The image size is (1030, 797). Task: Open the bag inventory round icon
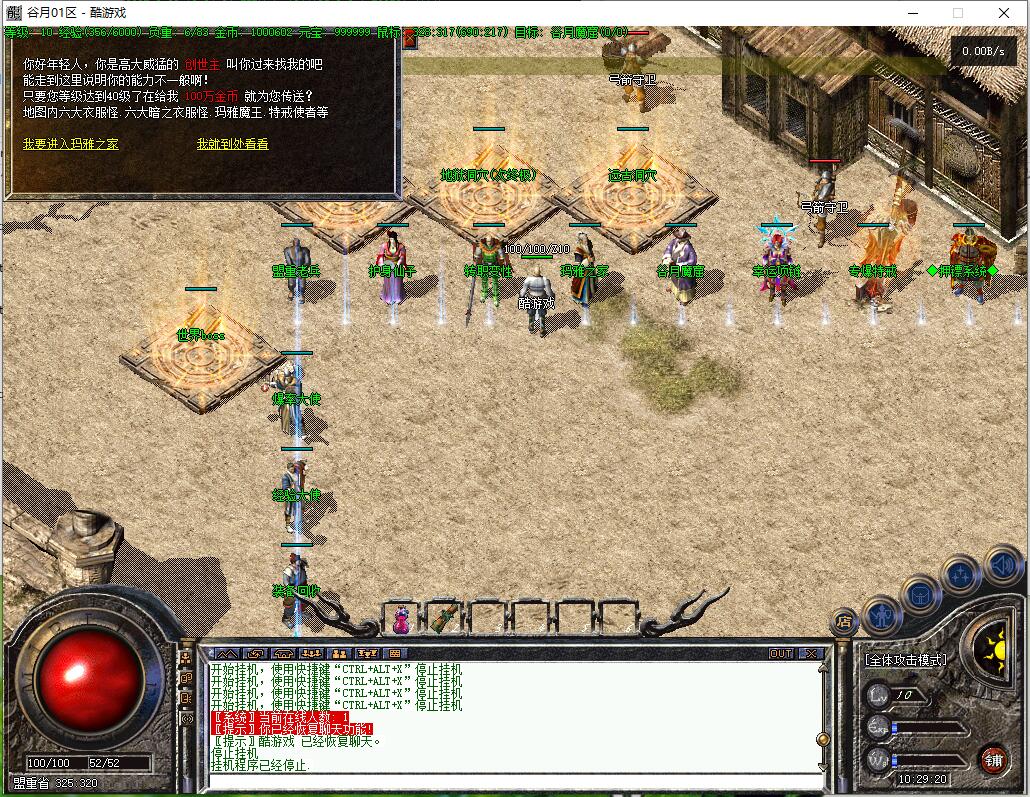[921, 594]
